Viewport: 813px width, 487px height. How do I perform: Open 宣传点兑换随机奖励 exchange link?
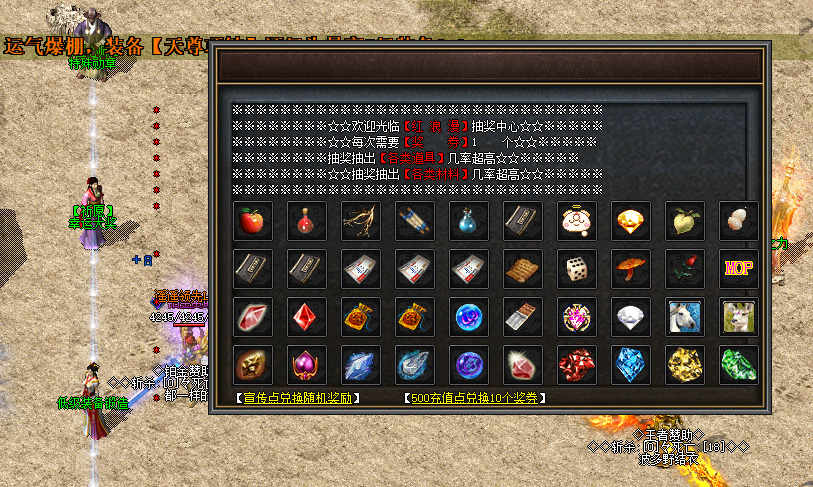(298, 398)
